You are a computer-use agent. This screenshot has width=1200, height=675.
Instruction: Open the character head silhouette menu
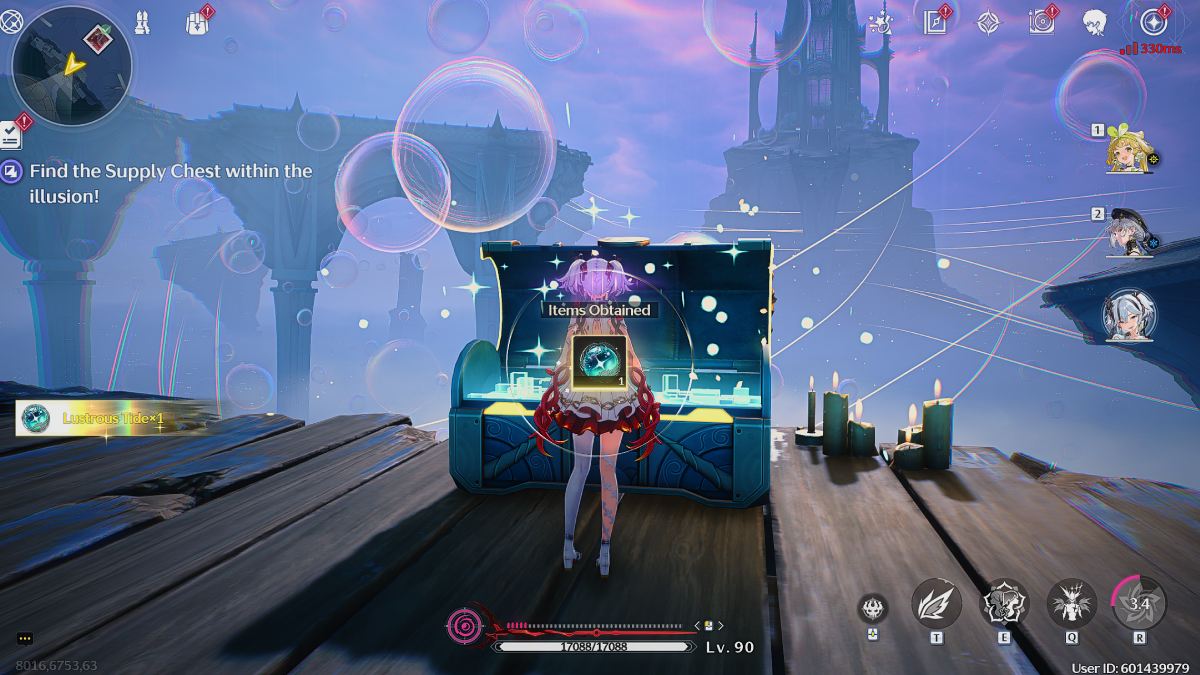point(1095,21)
